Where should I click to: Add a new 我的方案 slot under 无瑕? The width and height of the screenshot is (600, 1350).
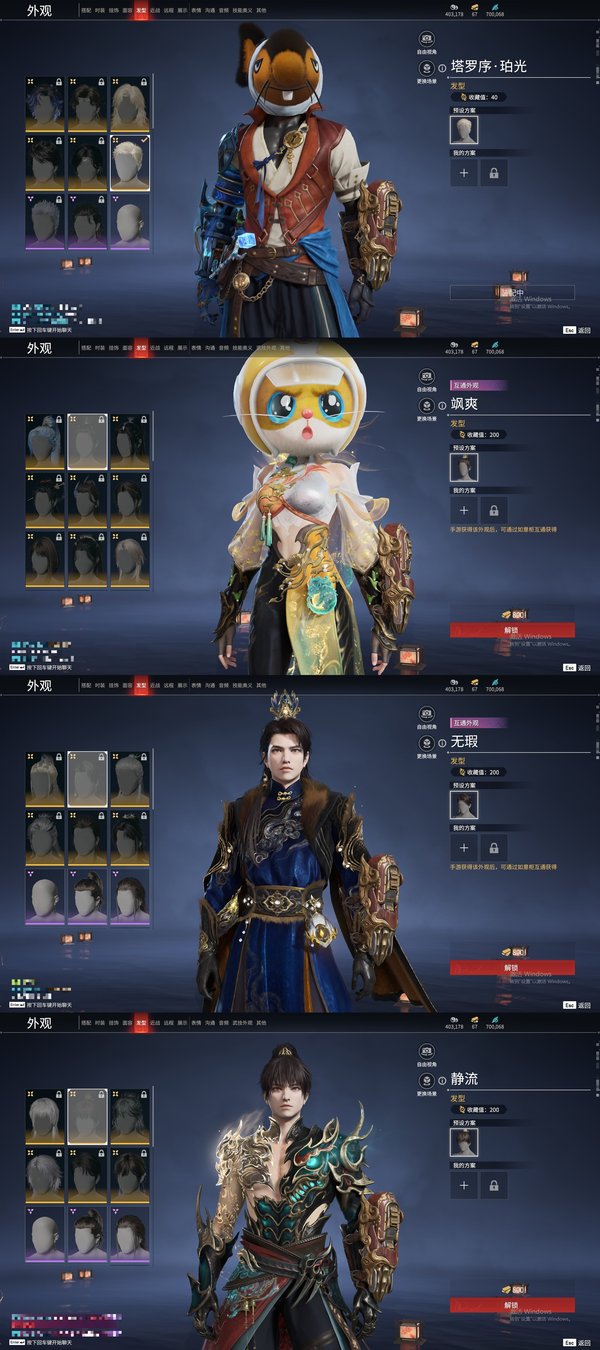click(x=464, y=848)
